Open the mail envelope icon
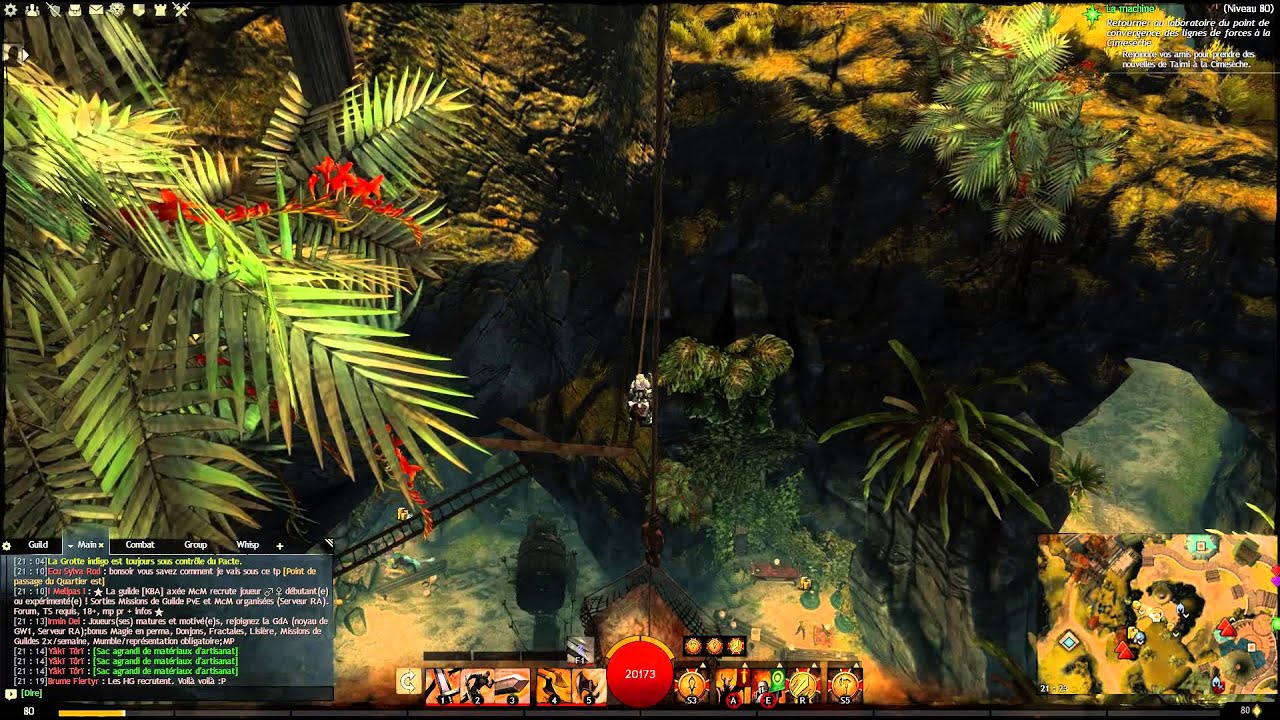Screen dimensions: 1280x720 pos(96,9)
